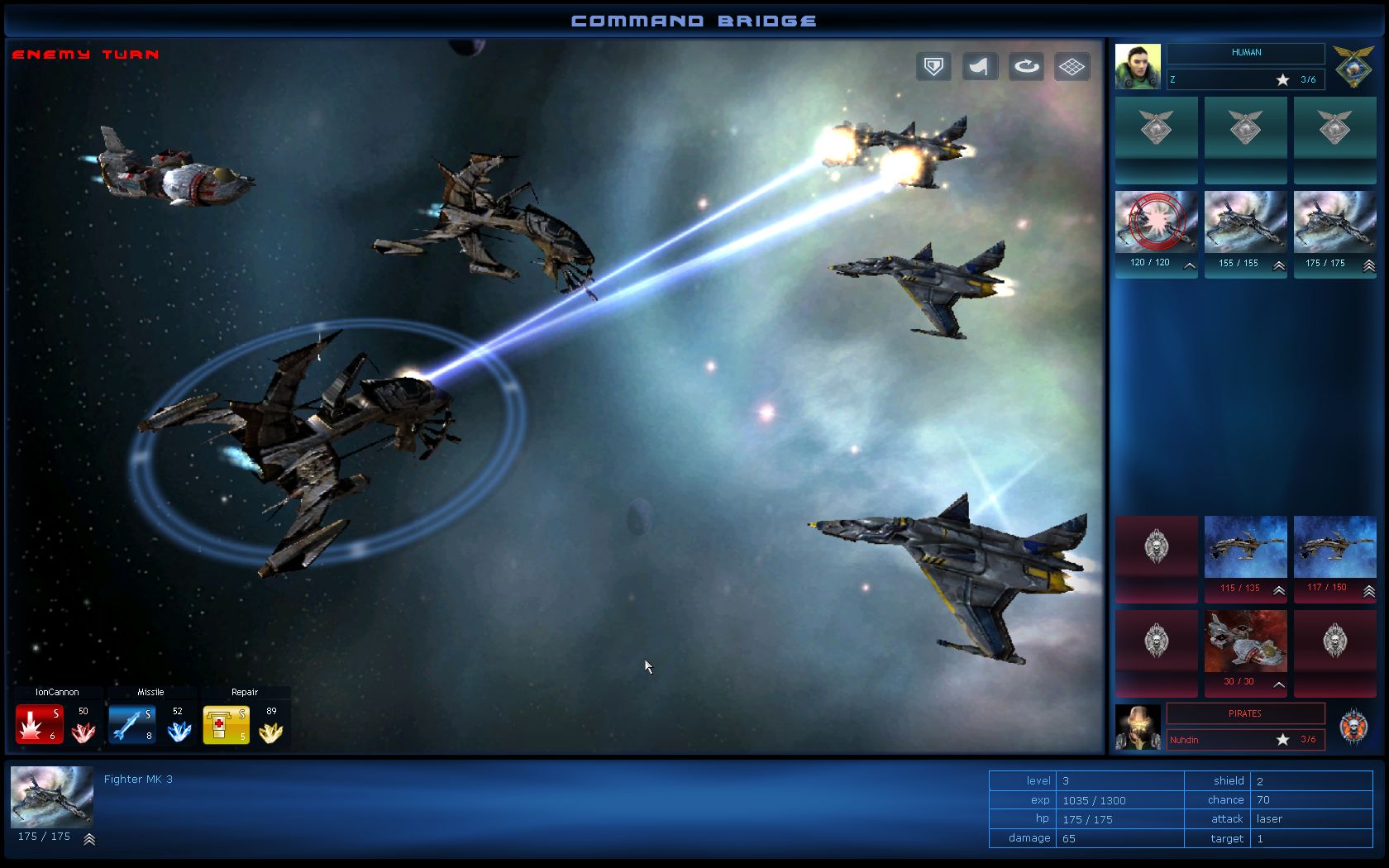Image resolution: width=1389 pixels, height=868 pixels.
Task: Toggle the shield defense mode icon
Action: pos(933,67)
